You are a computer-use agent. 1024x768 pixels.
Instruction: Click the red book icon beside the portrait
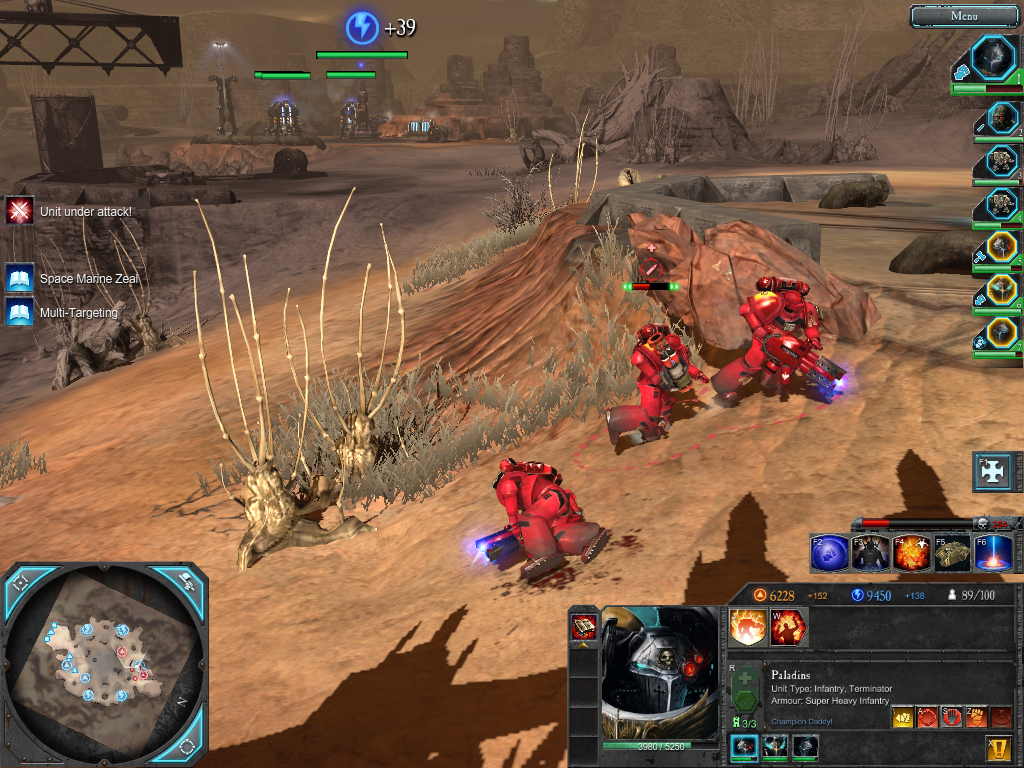pos(583,627)
